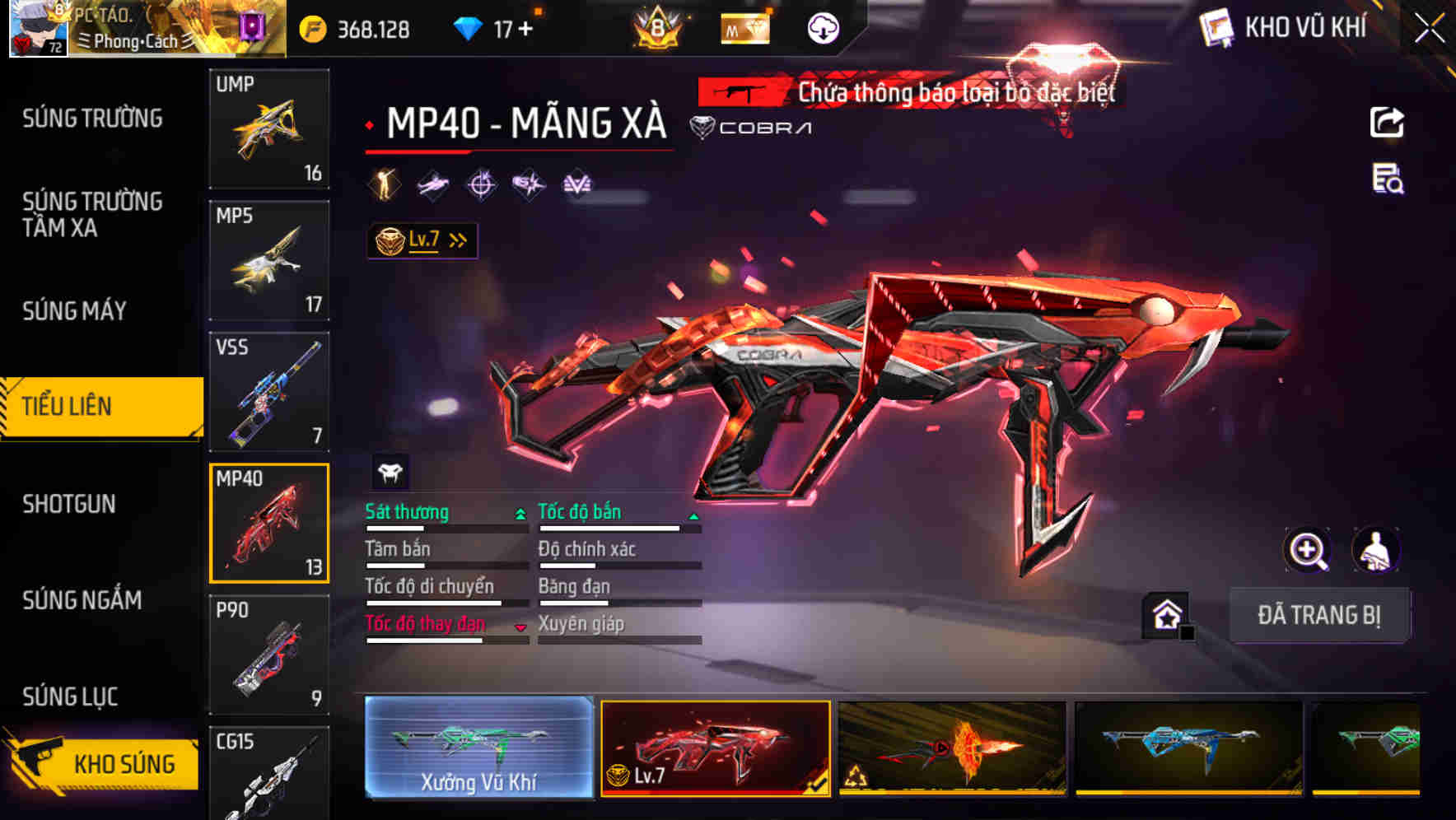The image size is (1456, 820).
Task: Open the share icon at top right
Action: (x=1387, y=121)
